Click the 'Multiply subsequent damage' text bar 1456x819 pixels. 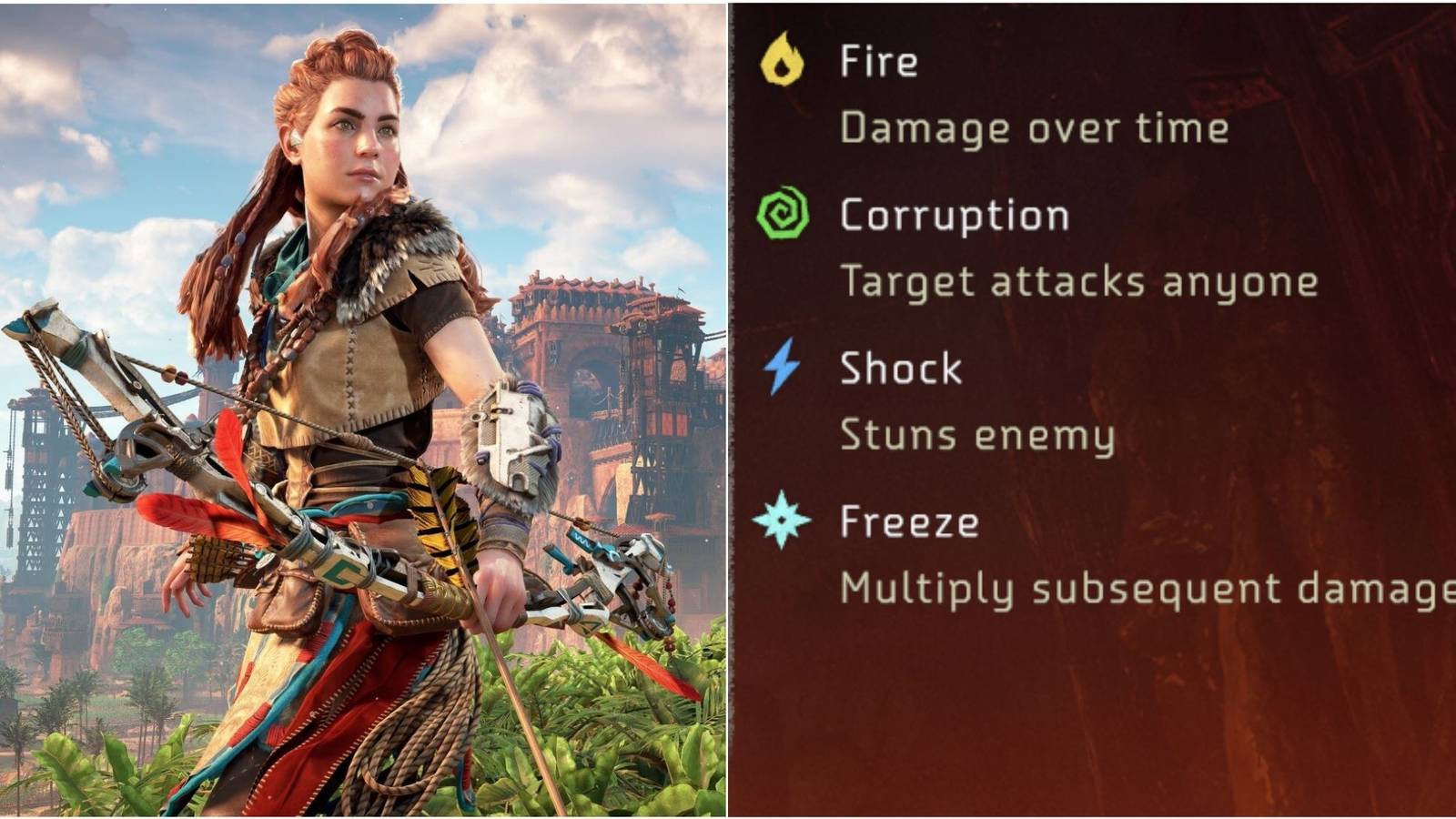click(1137, 589)
